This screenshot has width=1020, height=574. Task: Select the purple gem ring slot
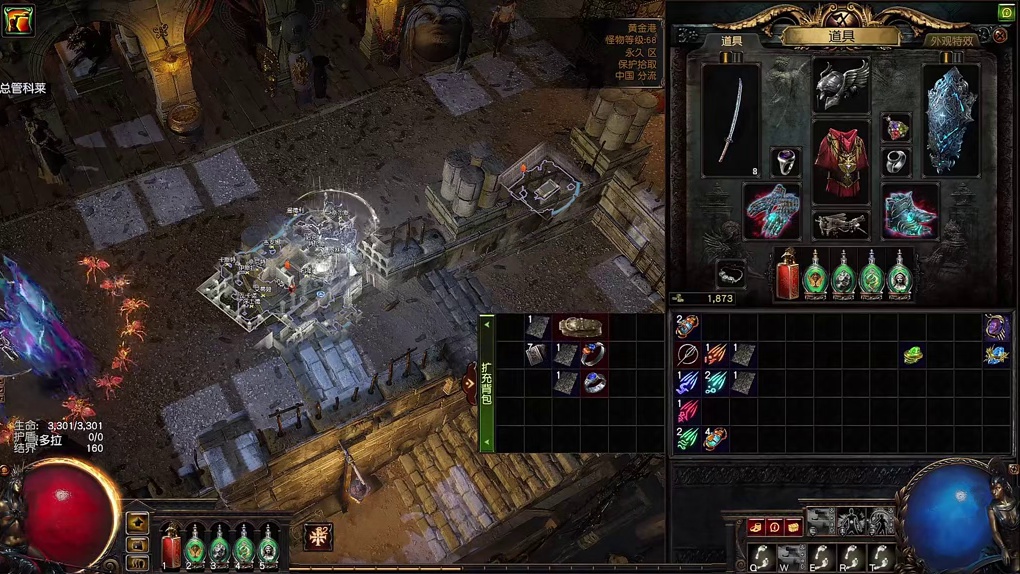coord(786,162)
